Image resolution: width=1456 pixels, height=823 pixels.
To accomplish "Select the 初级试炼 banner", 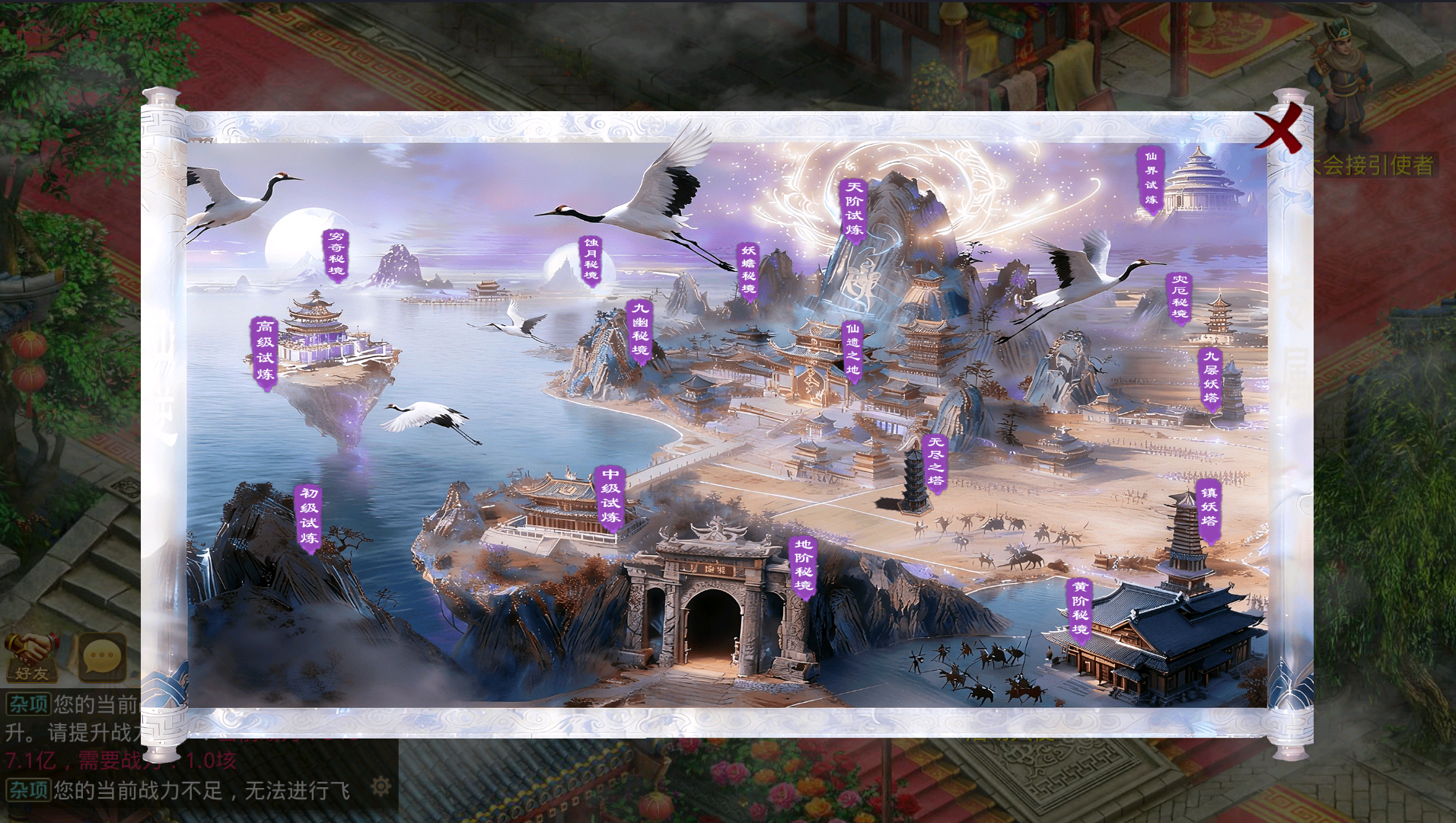I will [308, 515].
